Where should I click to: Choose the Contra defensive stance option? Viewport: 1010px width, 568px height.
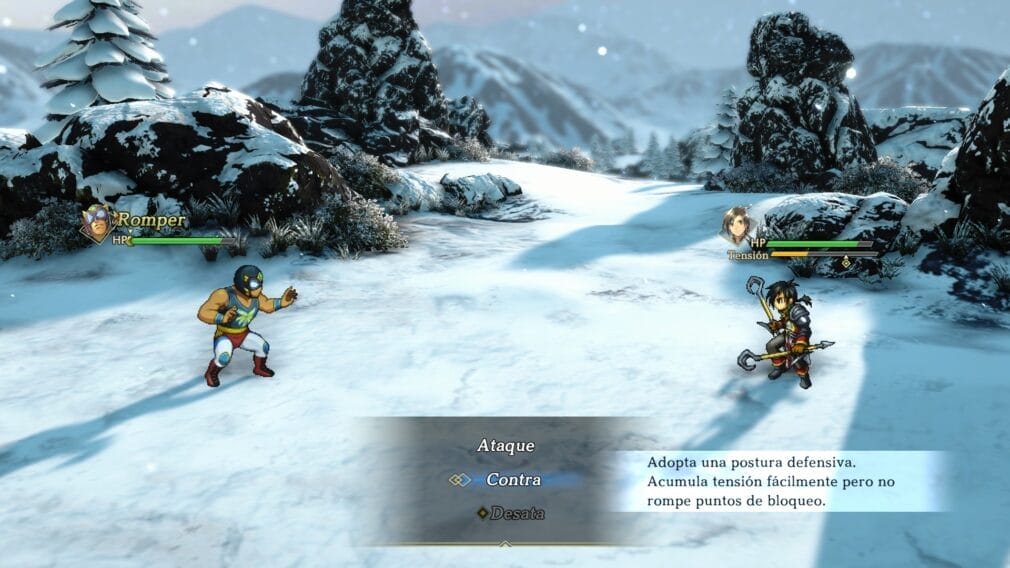513,480
